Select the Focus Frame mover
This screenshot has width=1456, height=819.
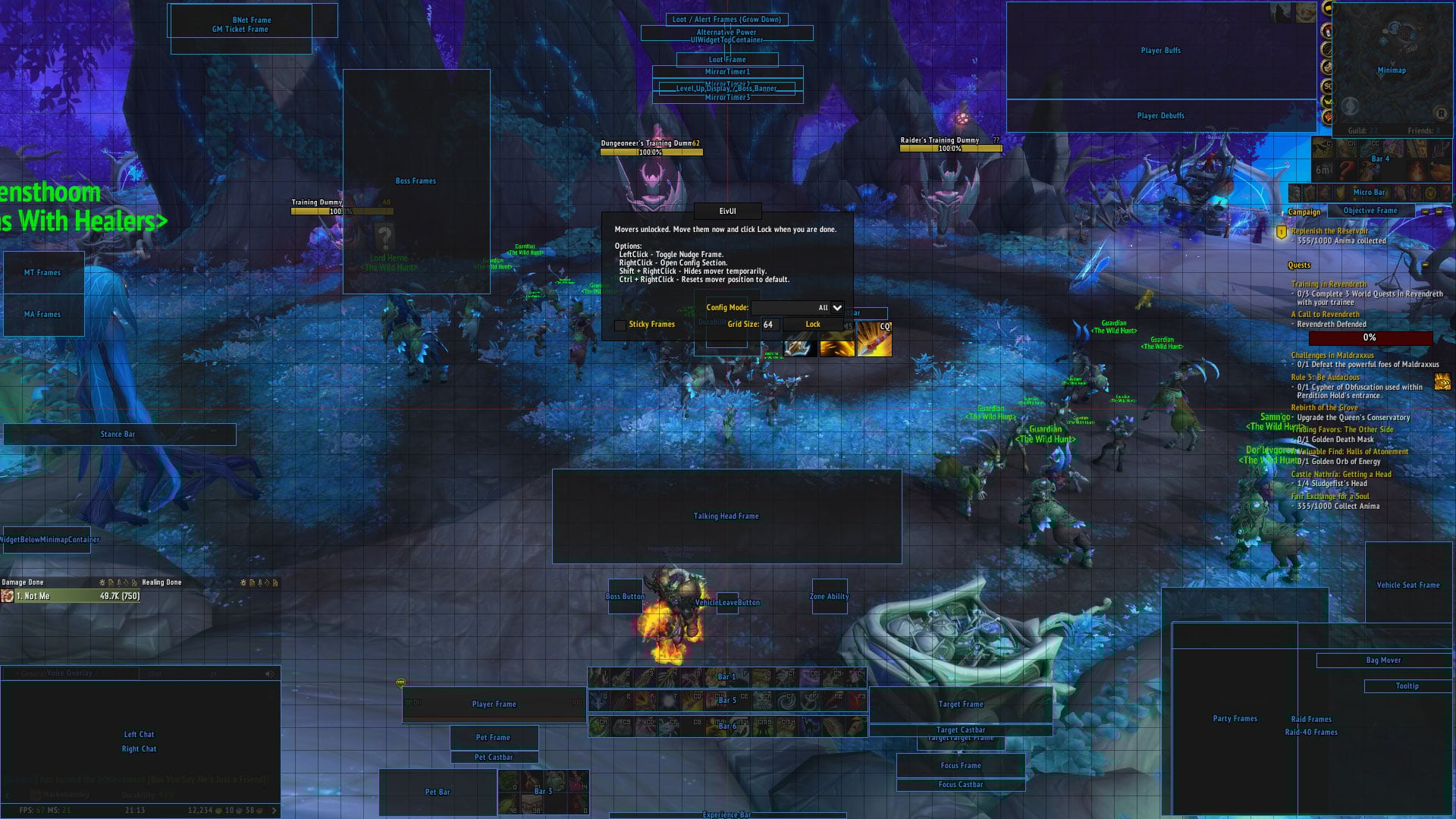click(x=960, y=766)
